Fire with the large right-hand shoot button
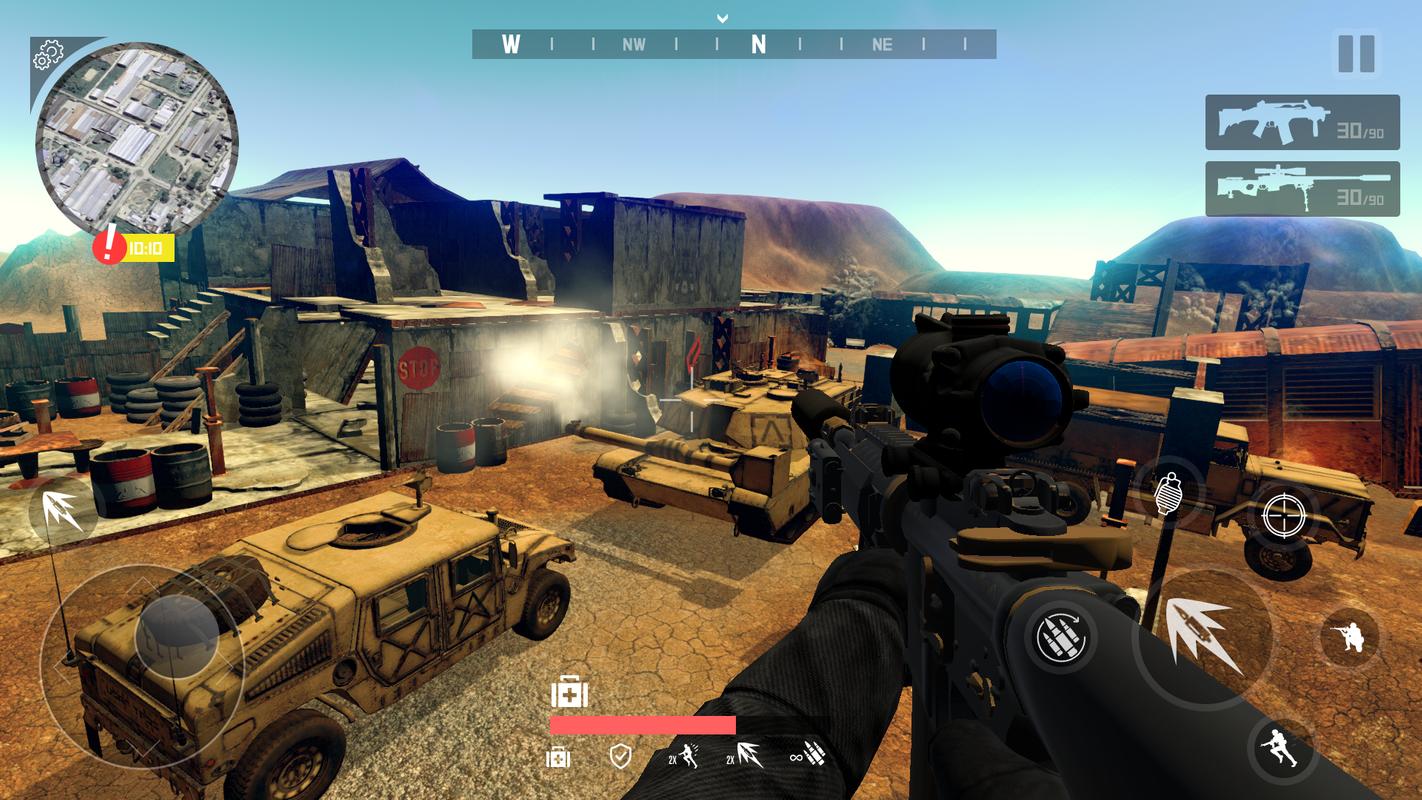The image size is (1422, 800). [x=1203, y=634]
